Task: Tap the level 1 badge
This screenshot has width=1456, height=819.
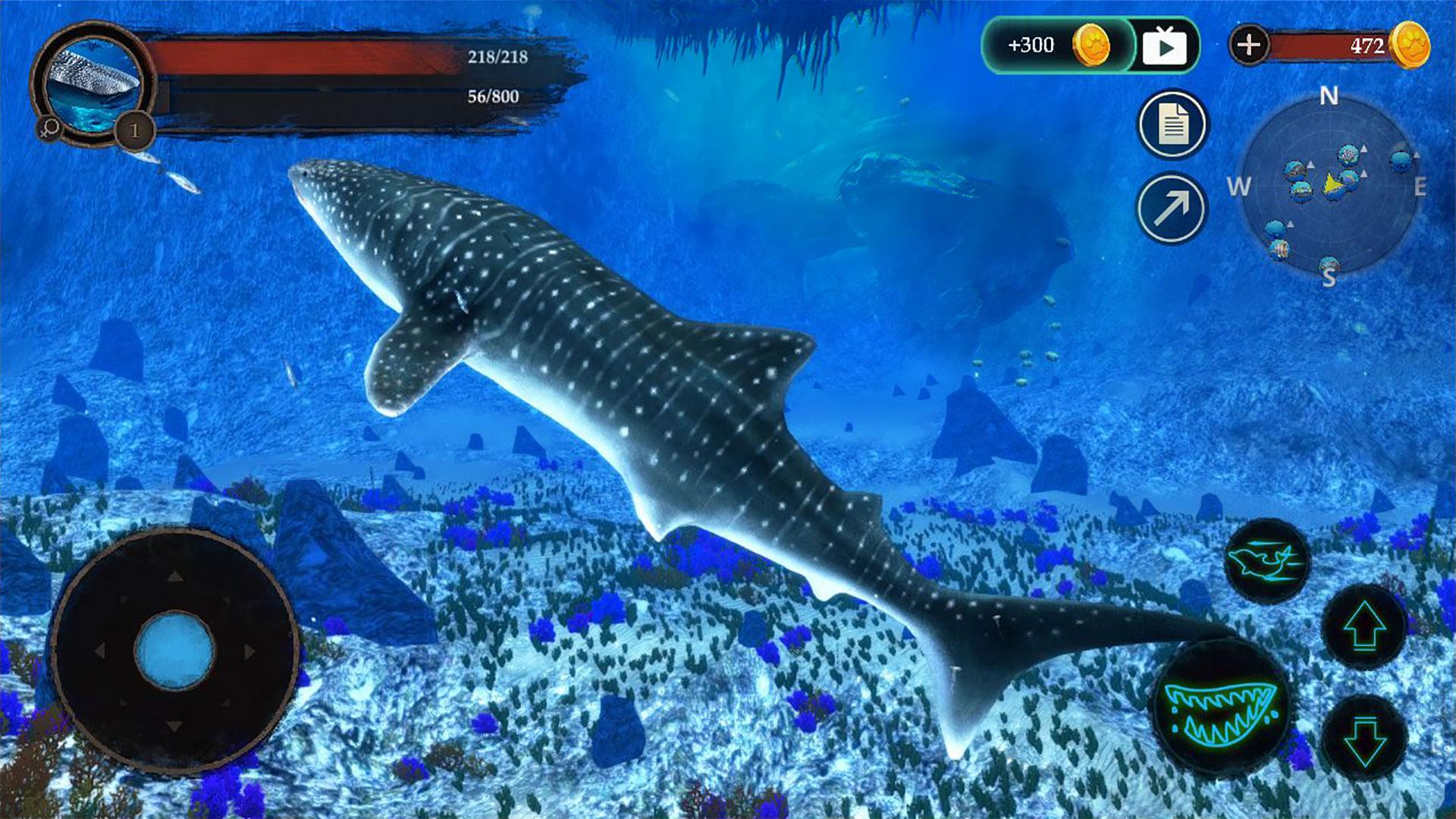Action: (x=133, y=130)
